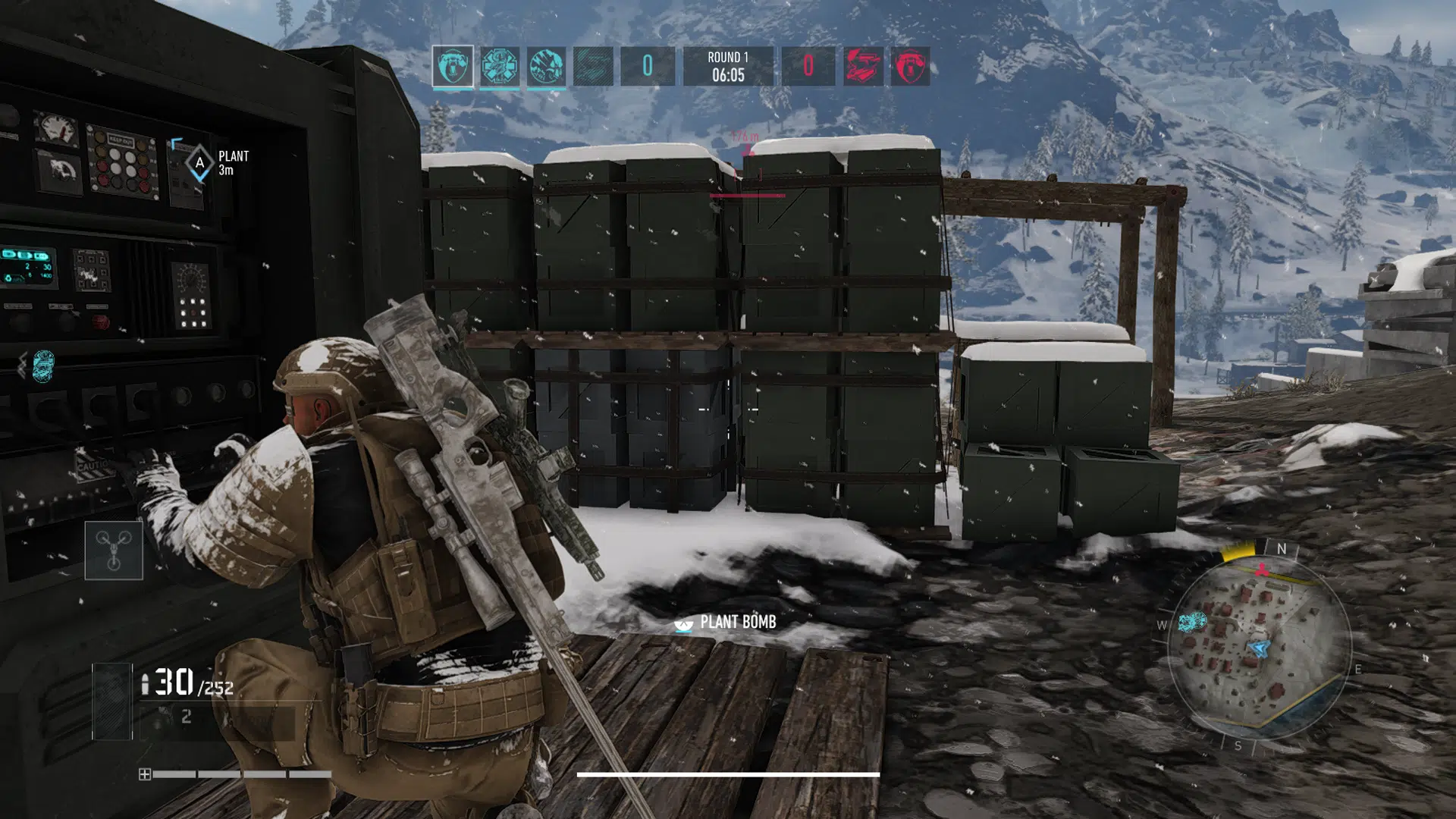1456x819 pixels.
Task: Toggle the health segment marker at bottom left
Action: tap(146, 773)
